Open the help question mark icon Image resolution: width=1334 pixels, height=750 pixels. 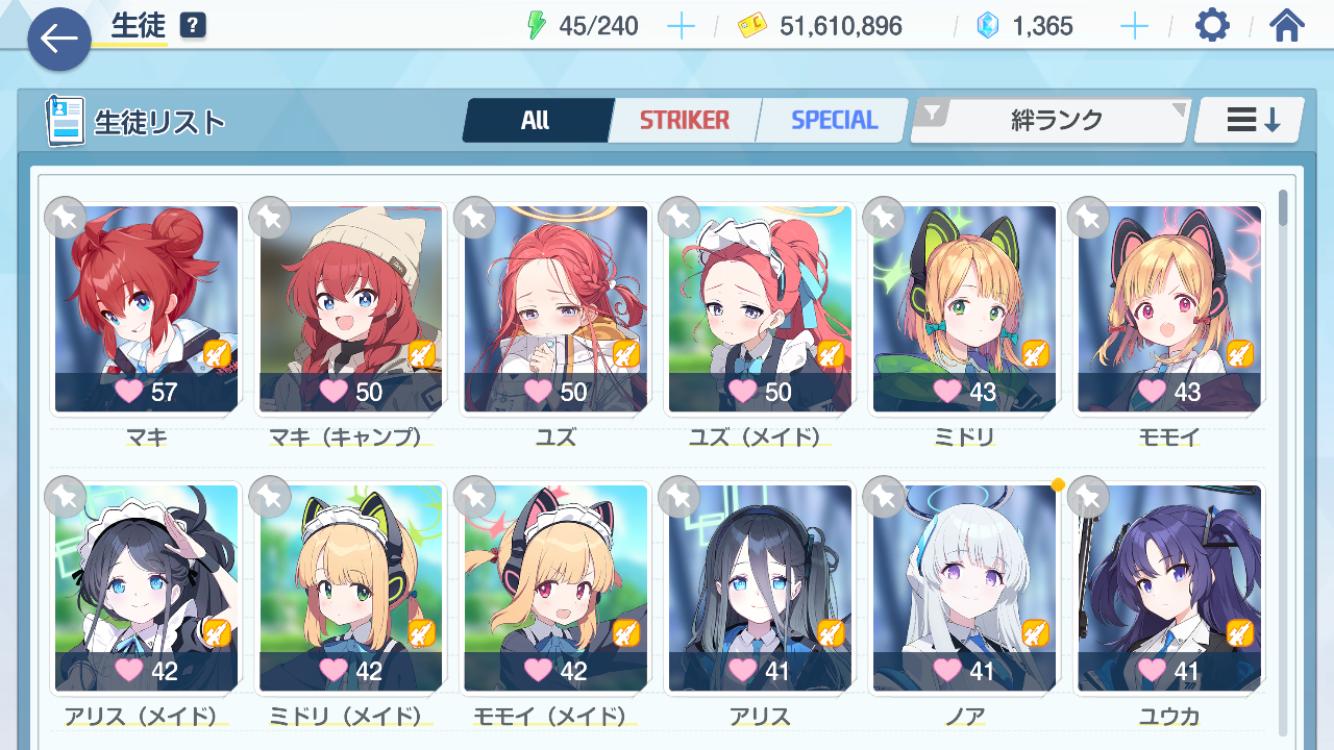(193, 26)
